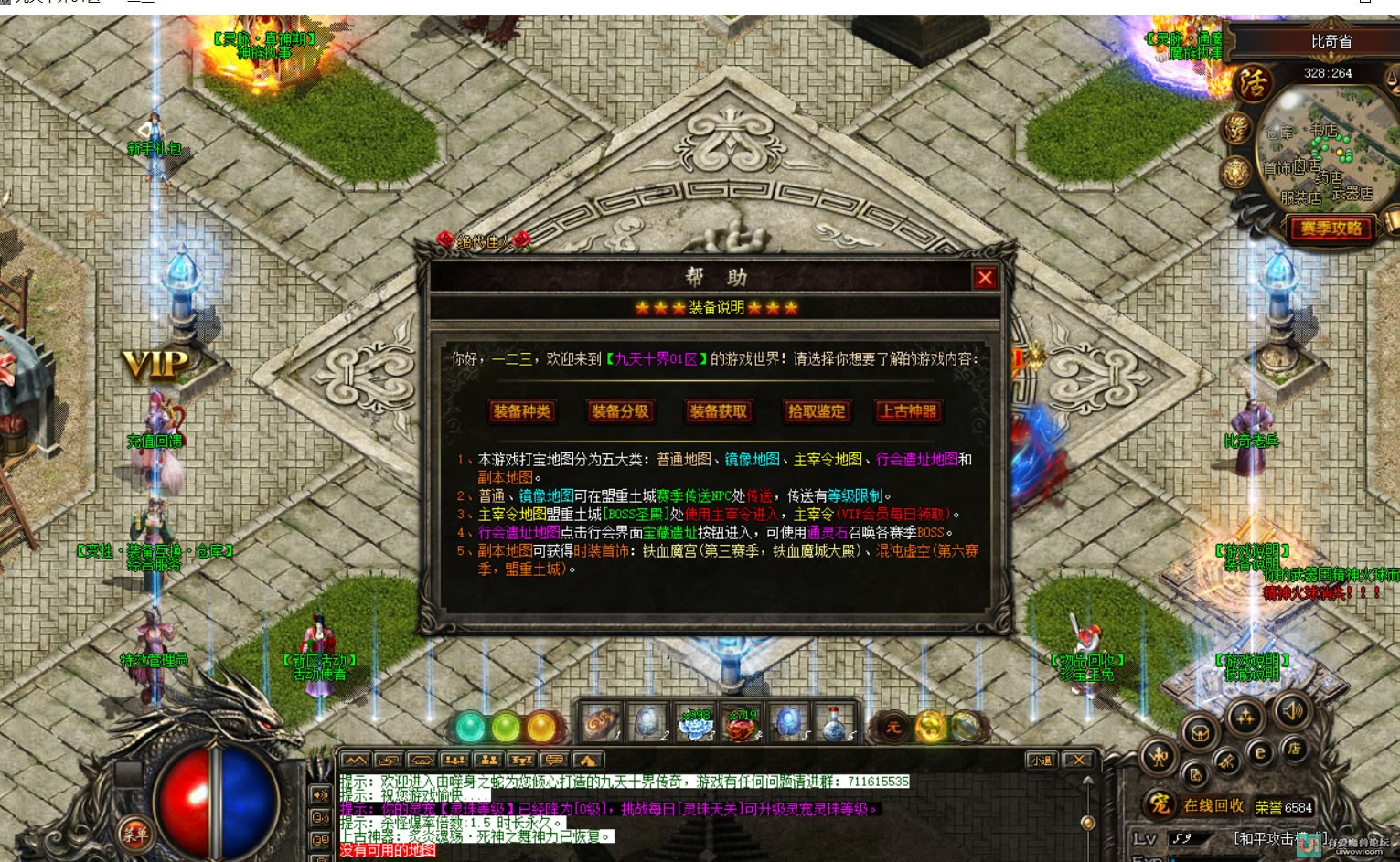
Task: Use the red flower item in hotbar slot 4
Action: (742, 724)
